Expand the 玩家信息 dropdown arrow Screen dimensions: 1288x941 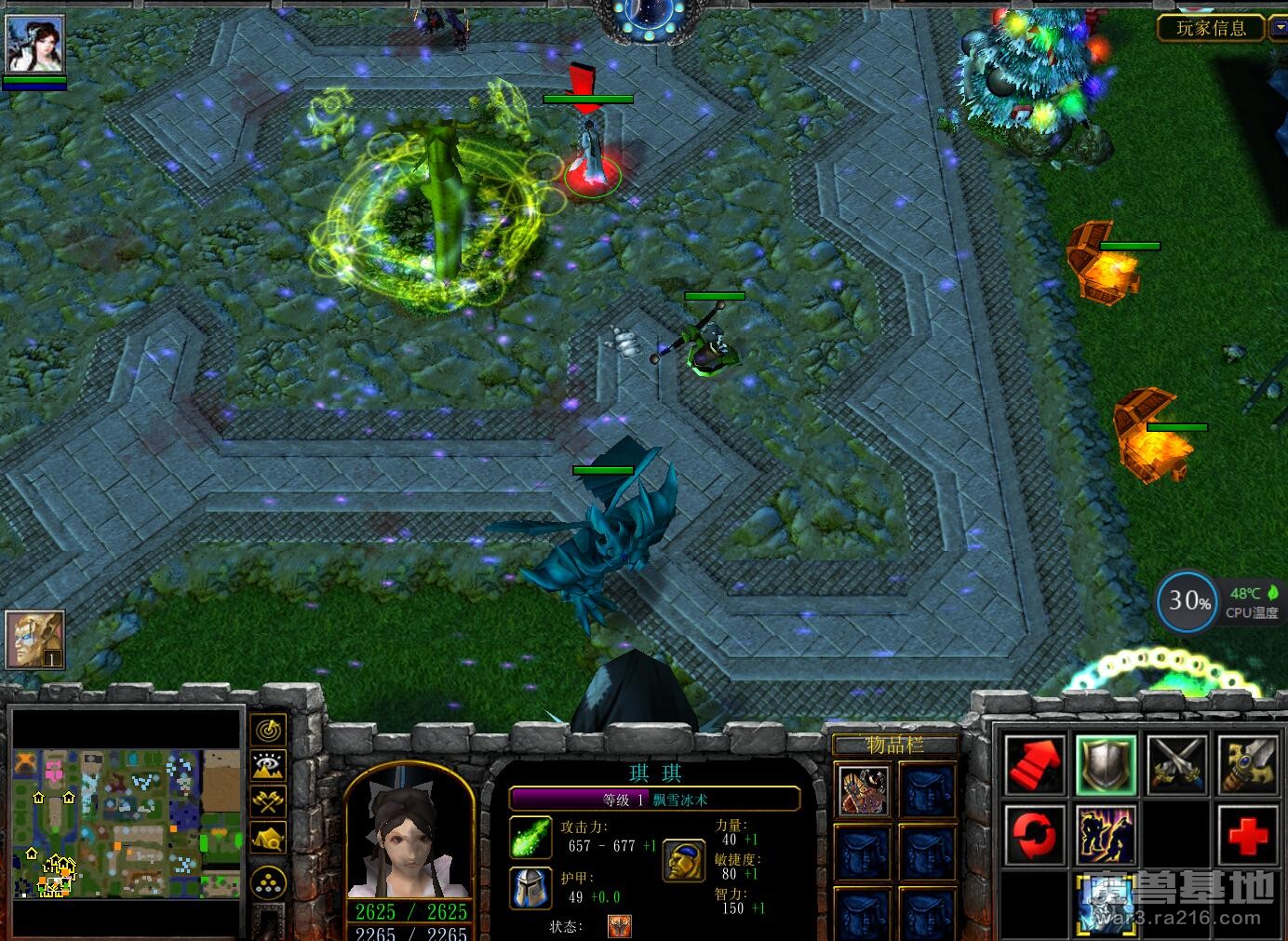click(1277, 28)
